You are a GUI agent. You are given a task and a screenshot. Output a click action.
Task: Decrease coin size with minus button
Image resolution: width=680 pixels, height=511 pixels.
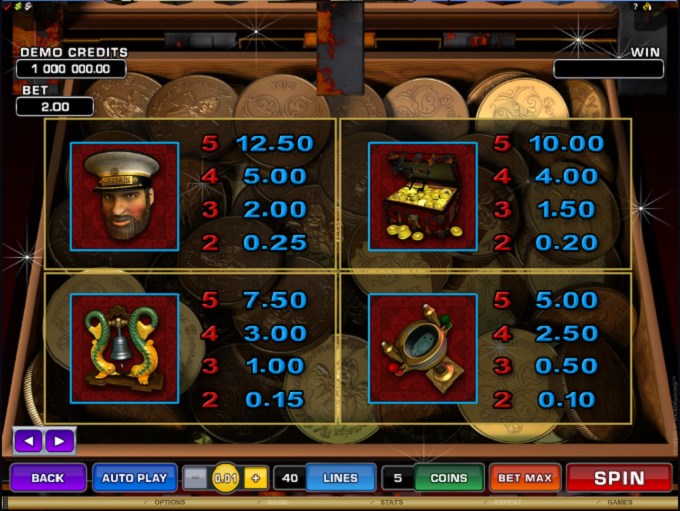tap(198, 478)
